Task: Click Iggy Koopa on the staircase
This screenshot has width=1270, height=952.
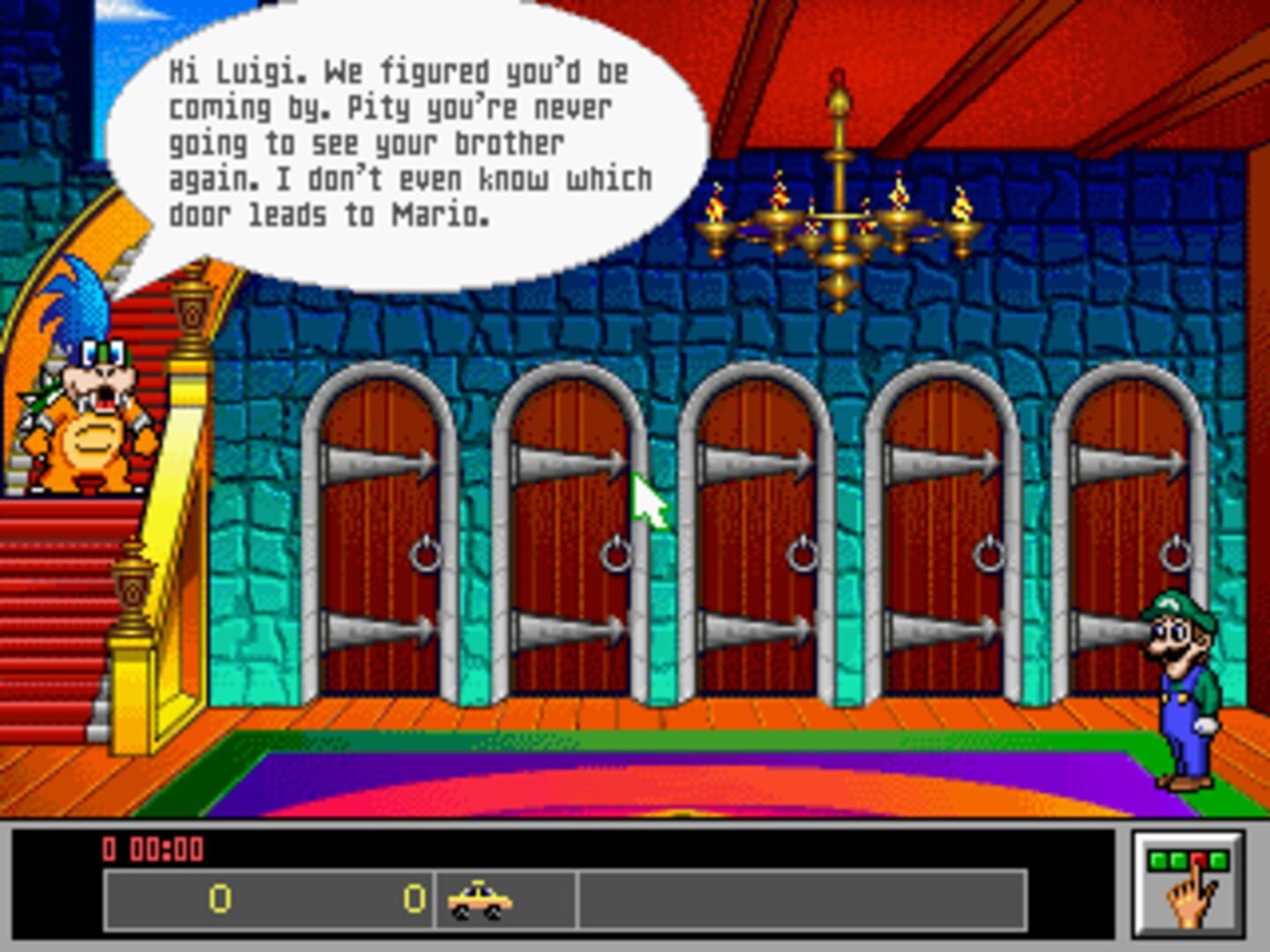Action: click(88, 414)
